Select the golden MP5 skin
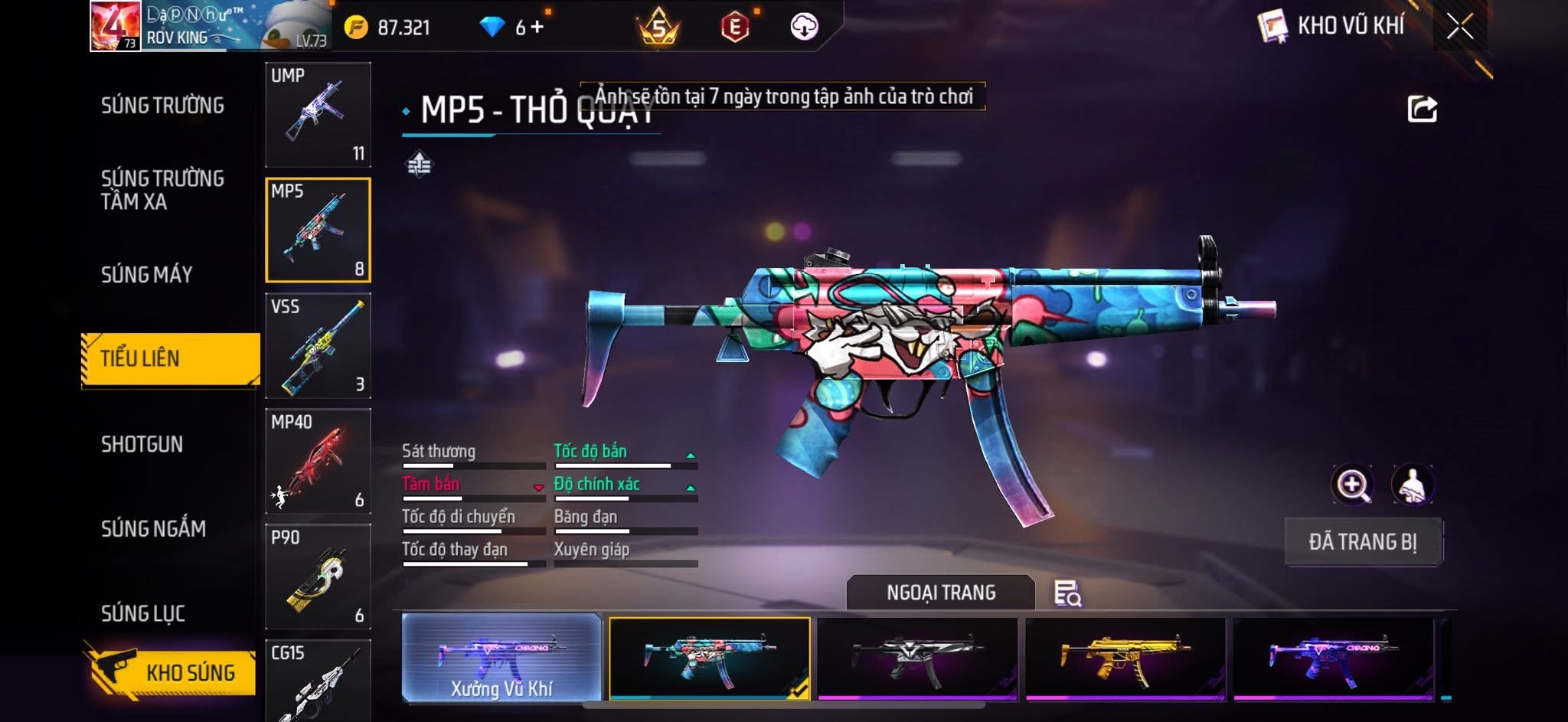The image size is (1568, 722). click(x=1125, y=658)
